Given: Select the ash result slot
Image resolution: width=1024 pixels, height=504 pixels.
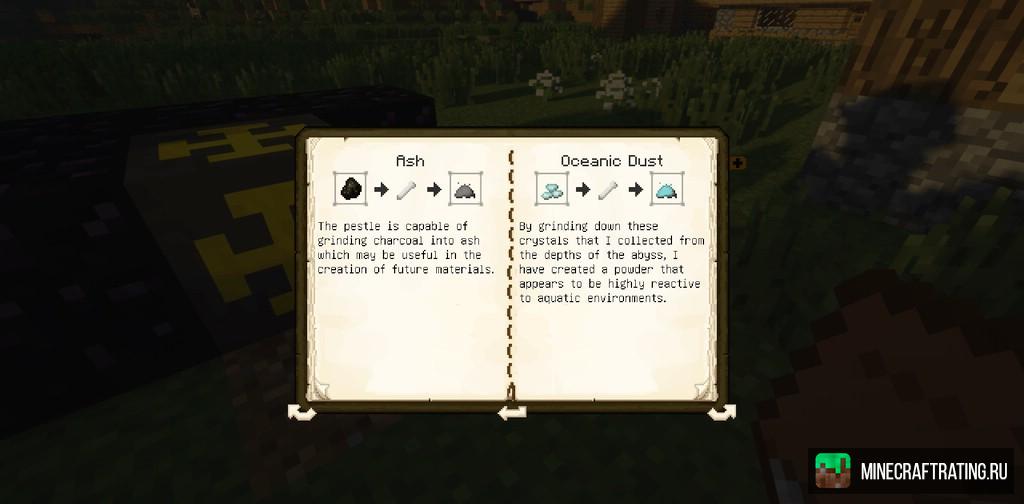Looking at the screenshot, I should [x=465, y=189].
